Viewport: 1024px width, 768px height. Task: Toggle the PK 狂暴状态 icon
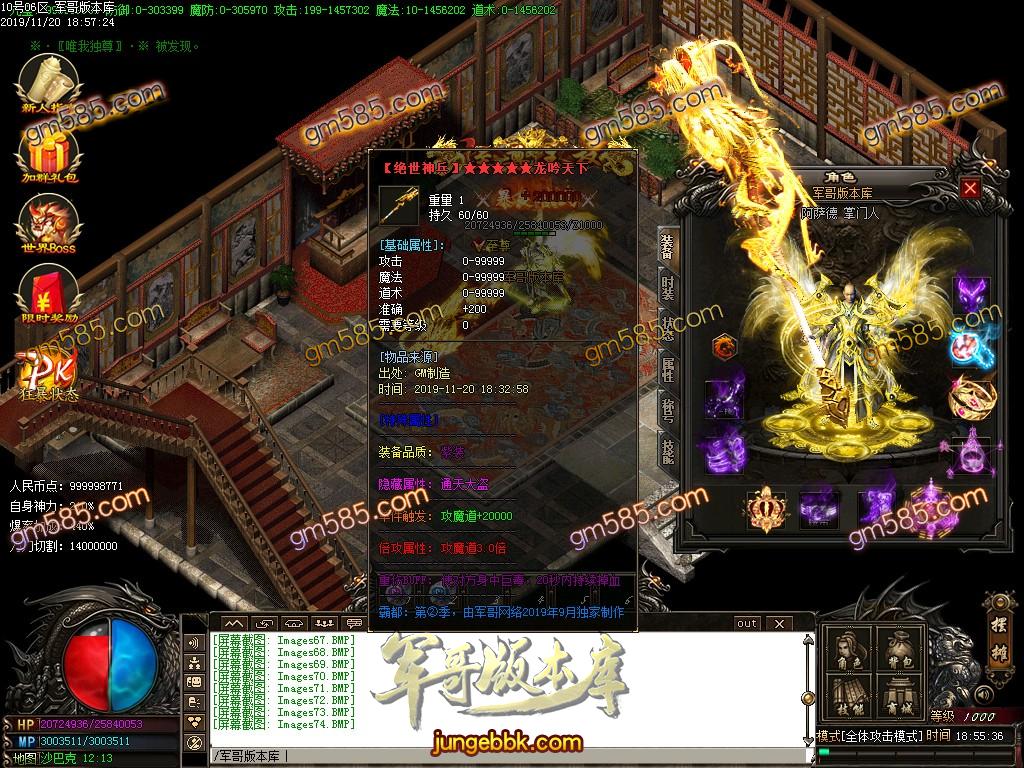[49, 372]
